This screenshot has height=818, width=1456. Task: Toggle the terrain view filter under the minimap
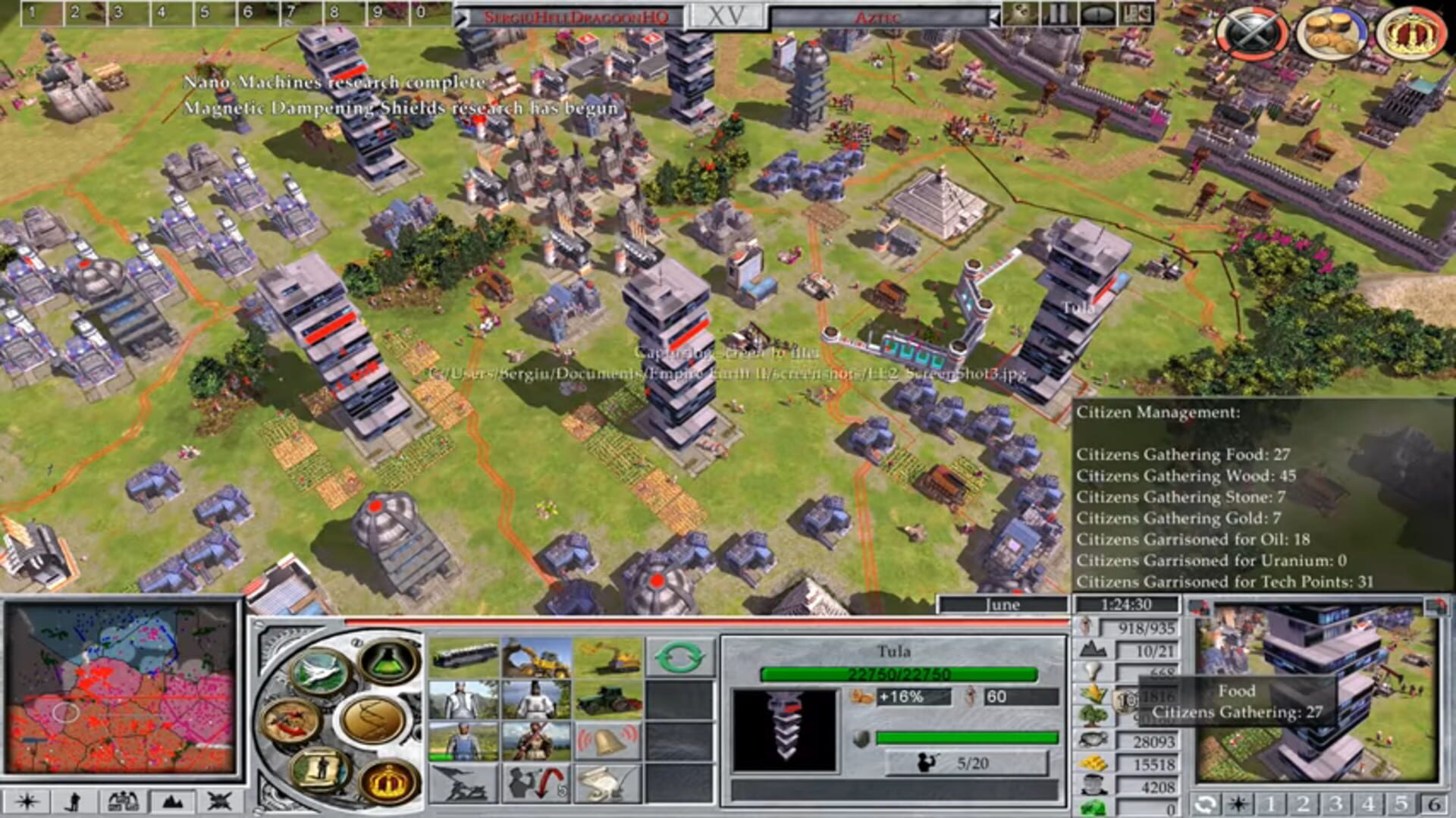(x=172, y=801)
